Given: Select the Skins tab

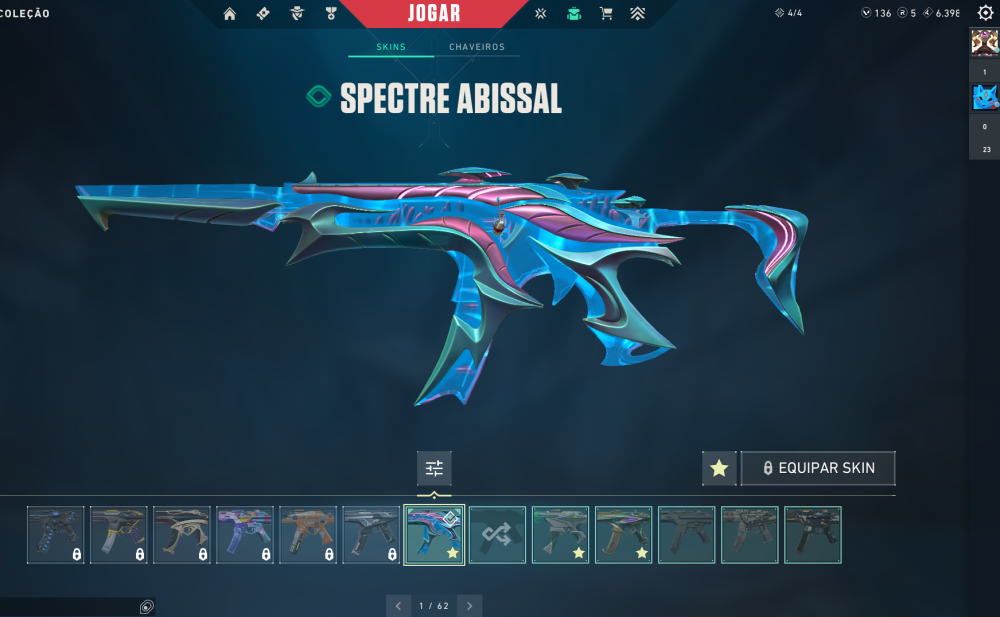Looking at the screenshot, I should click(x=391, y=47).
